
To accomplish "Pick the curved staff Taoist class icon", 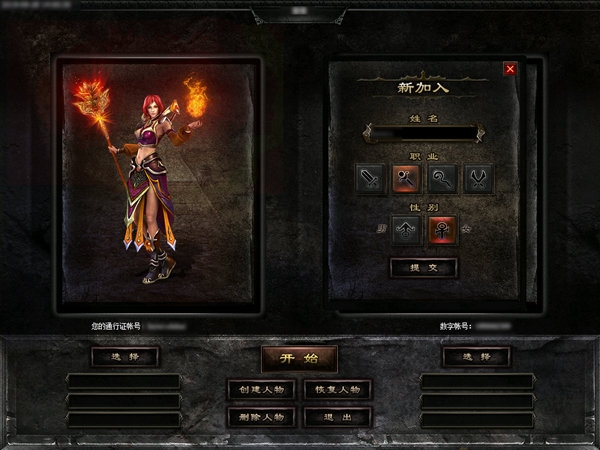I will [441, 179].
